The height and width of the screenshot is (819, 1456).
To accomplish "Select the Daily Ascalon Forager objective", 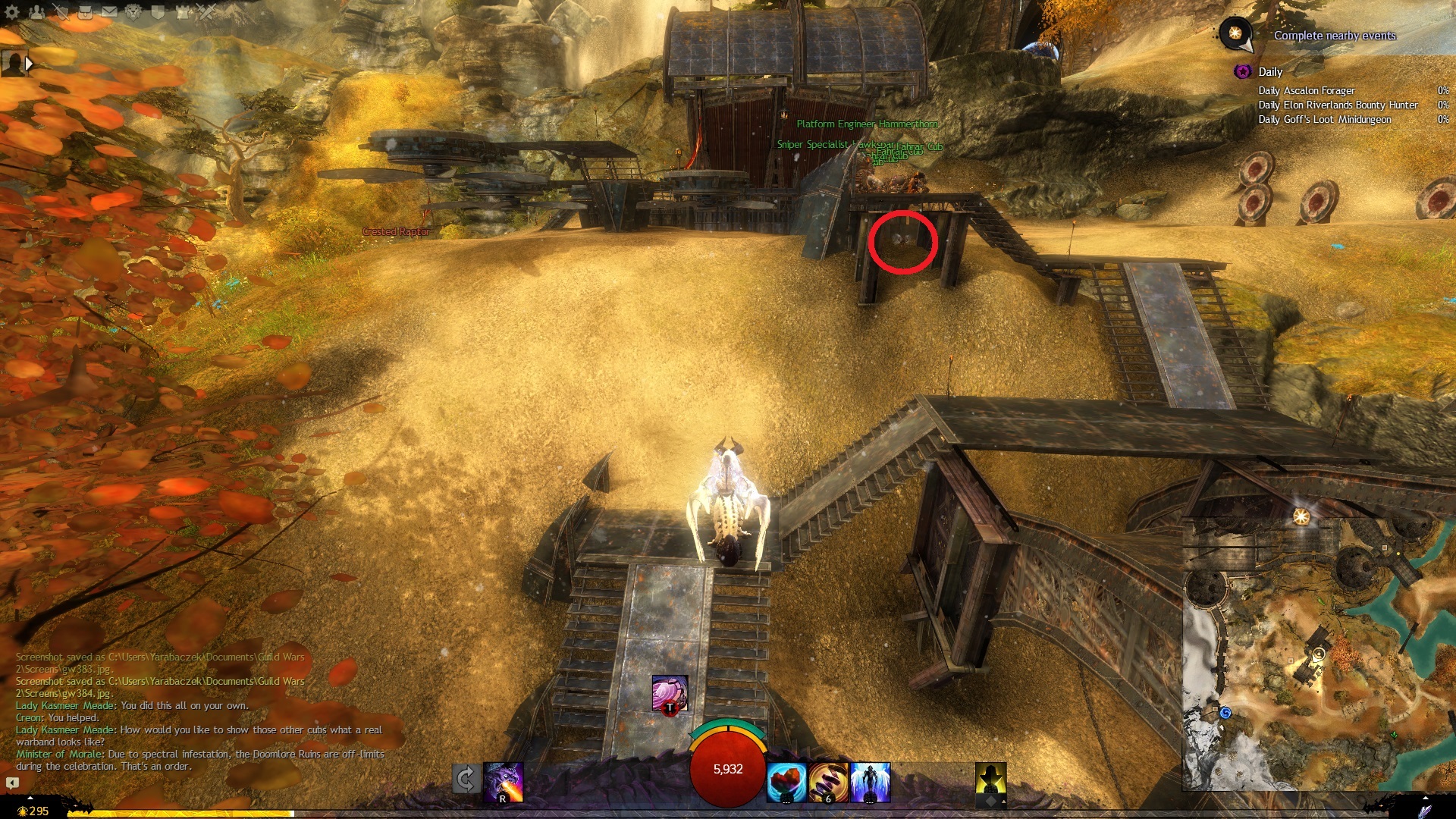I will click(1306, 91).
